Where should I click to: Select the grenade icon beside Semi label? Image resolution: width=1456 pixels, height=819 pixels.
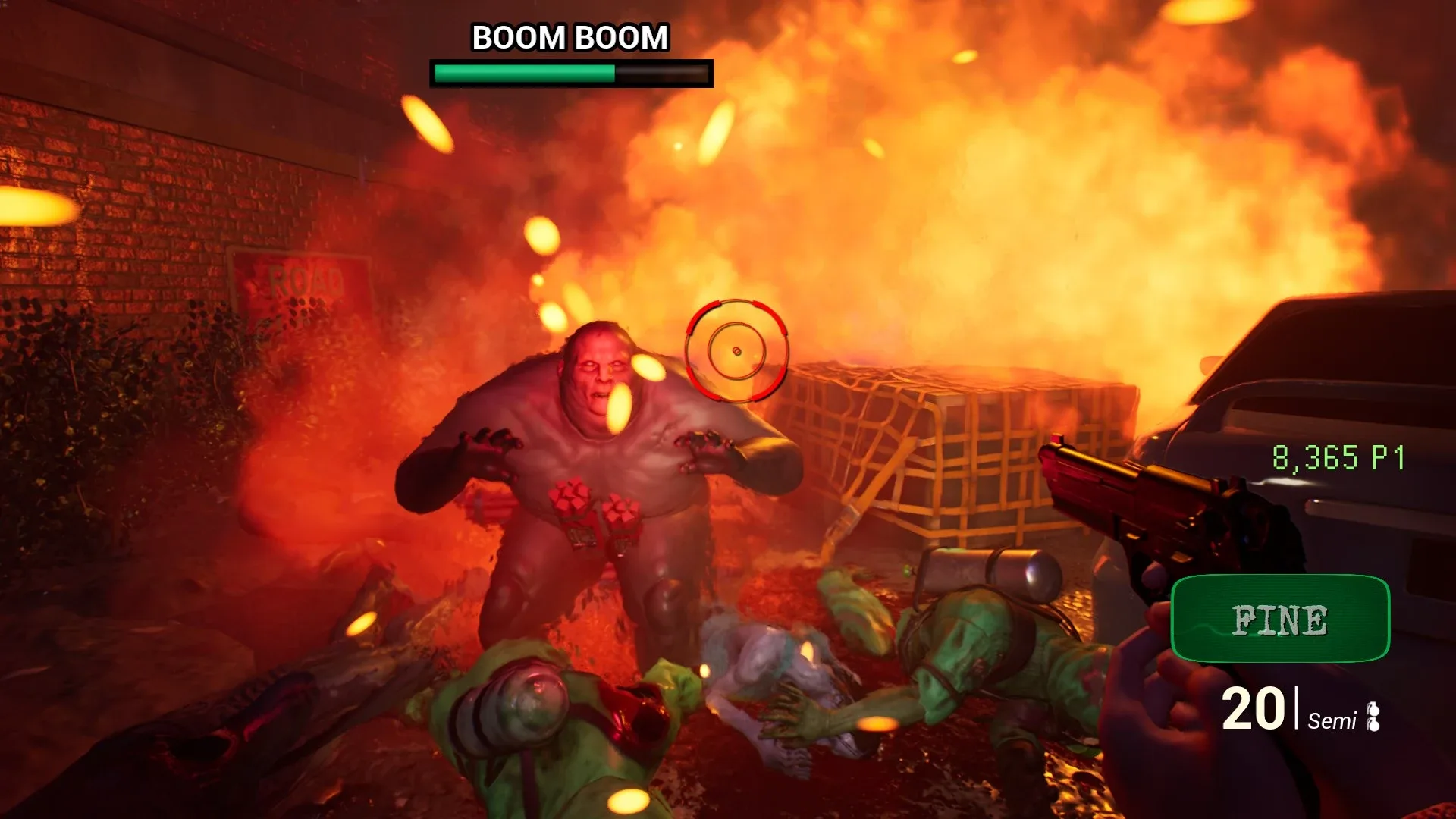coord(1374,709)
